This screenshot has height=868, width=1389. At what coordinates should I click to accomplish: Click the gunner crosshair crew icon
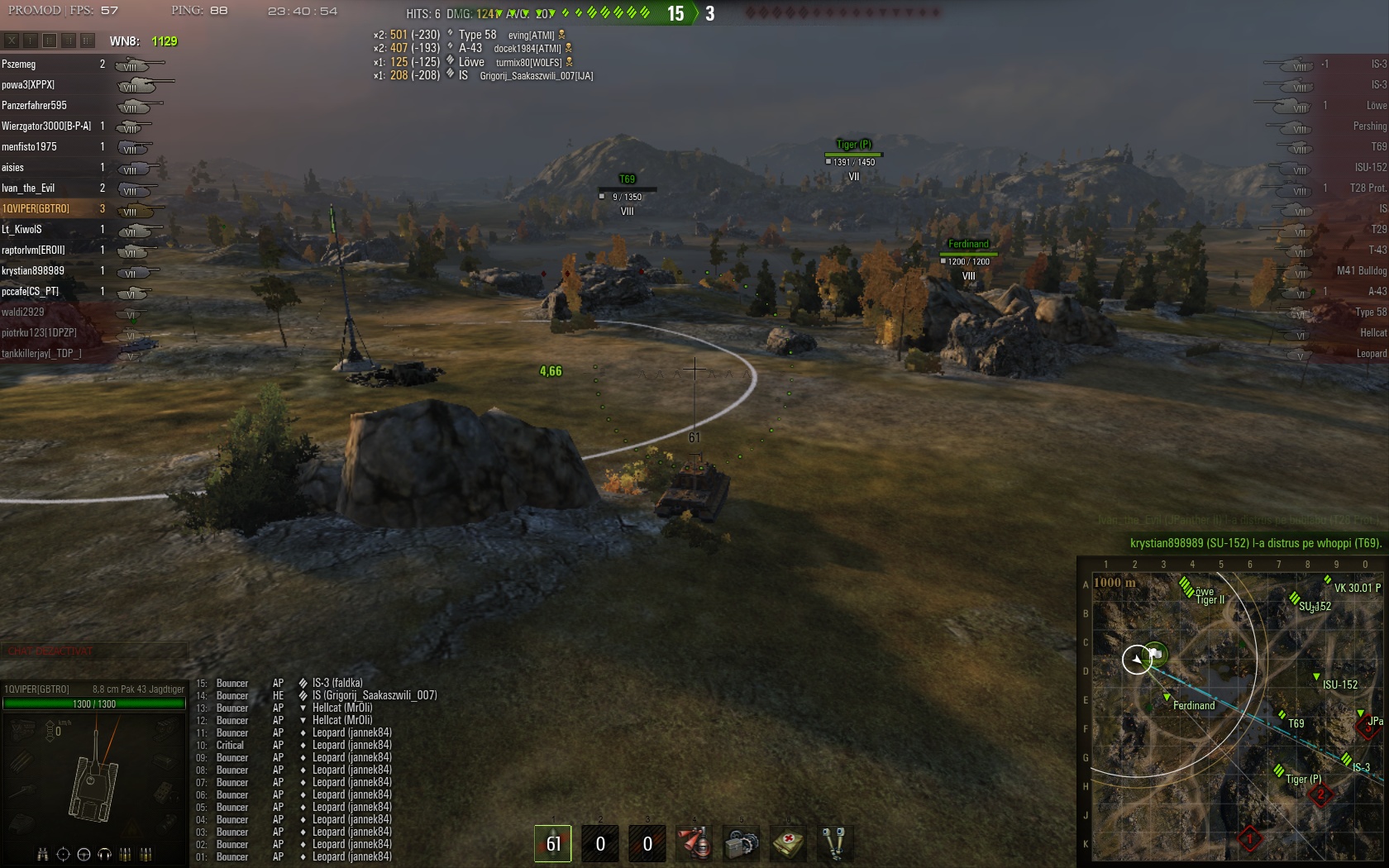[63, 854]
